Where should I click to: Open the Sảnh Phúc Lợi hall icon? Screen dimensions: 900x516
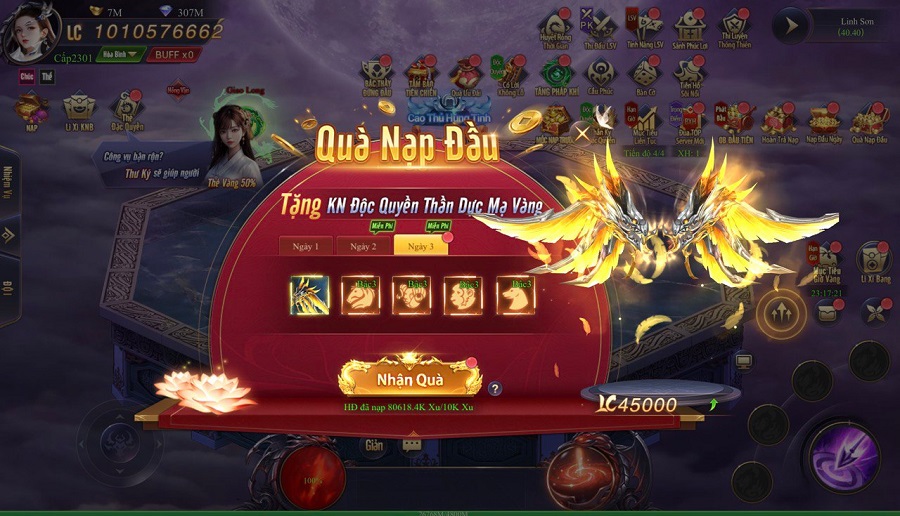point(690,27)
